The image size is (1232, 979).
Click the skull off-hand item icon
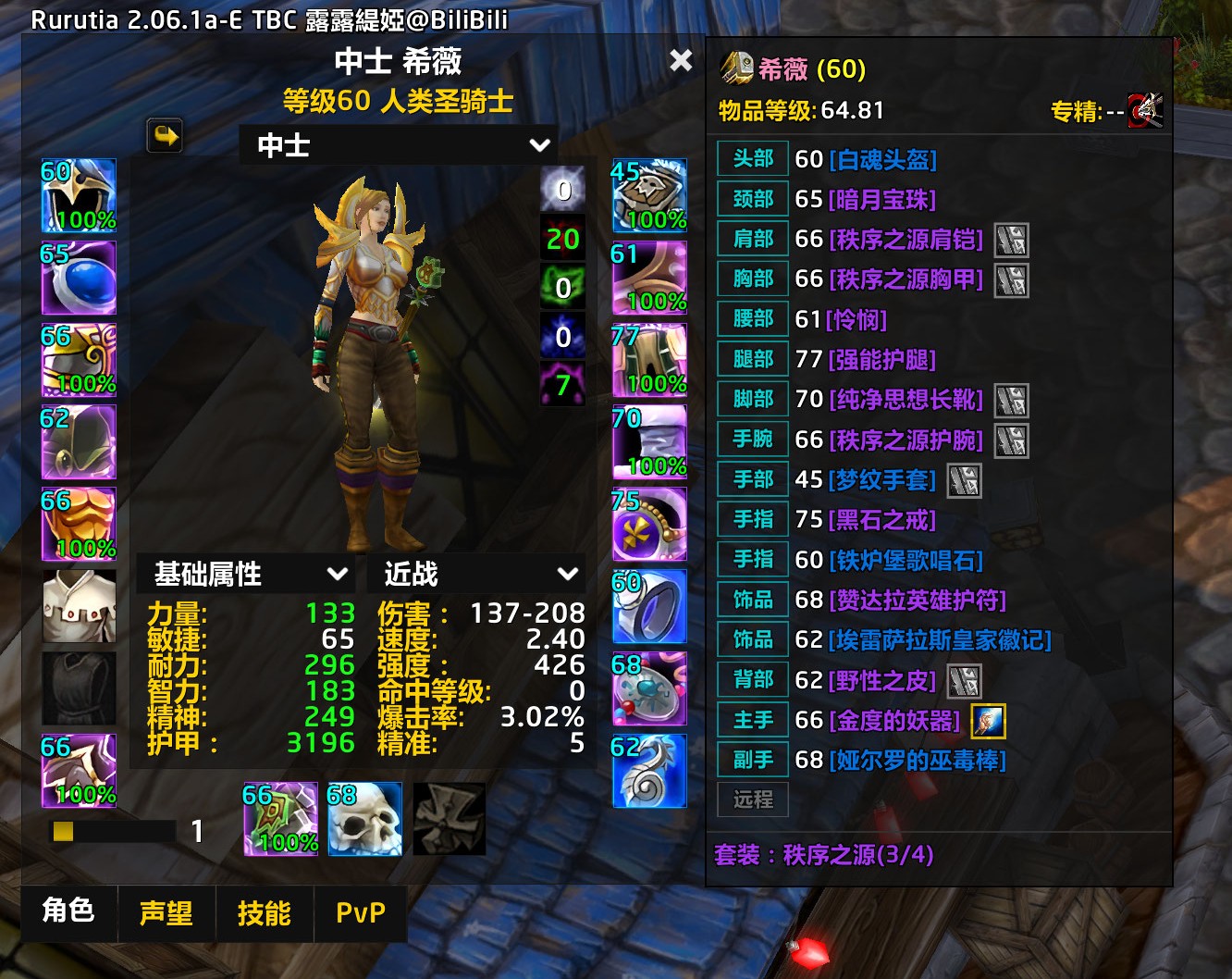(x=364, y=819)
